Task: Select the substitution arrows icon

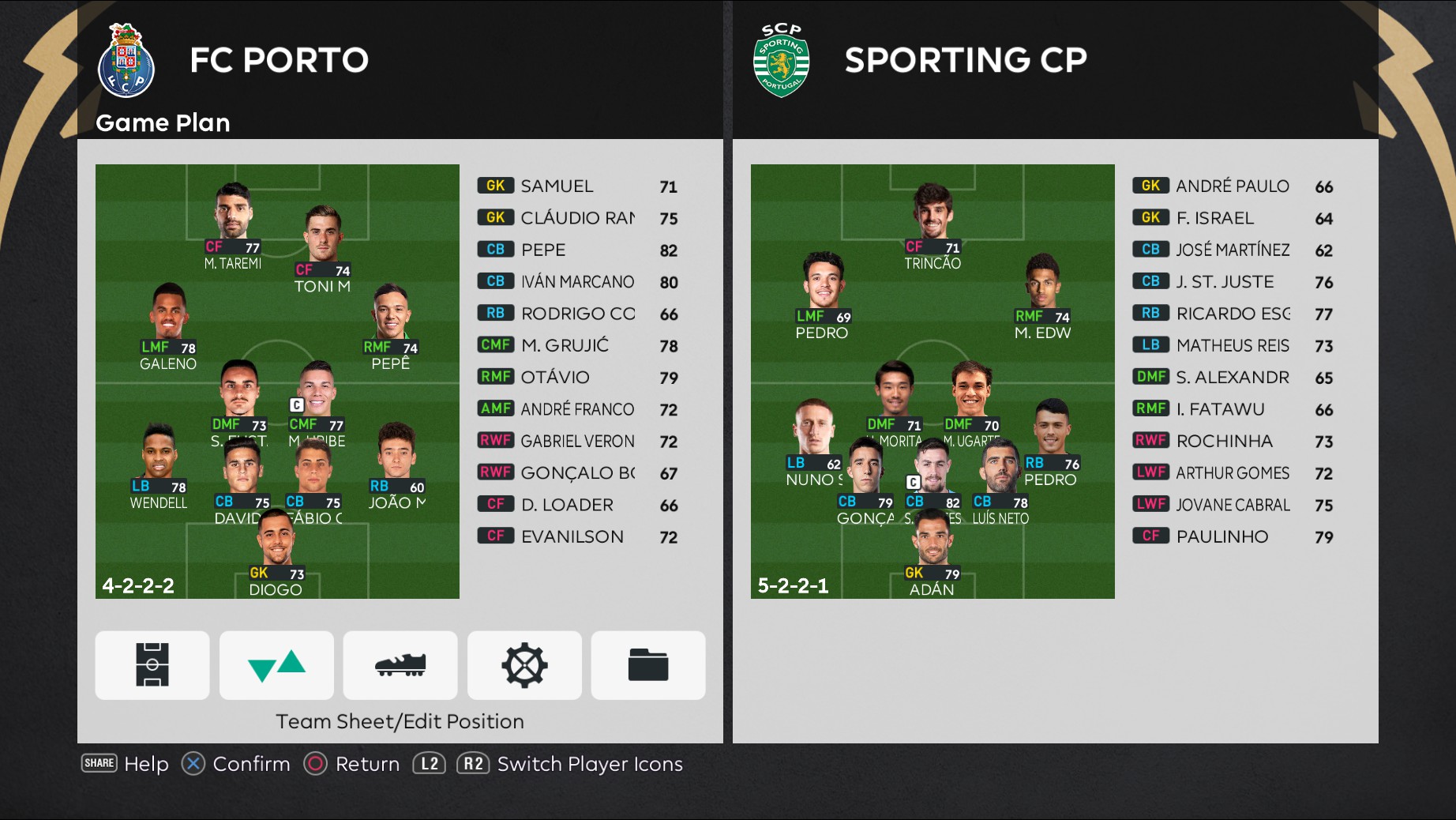Action: (x=276, y=665)
